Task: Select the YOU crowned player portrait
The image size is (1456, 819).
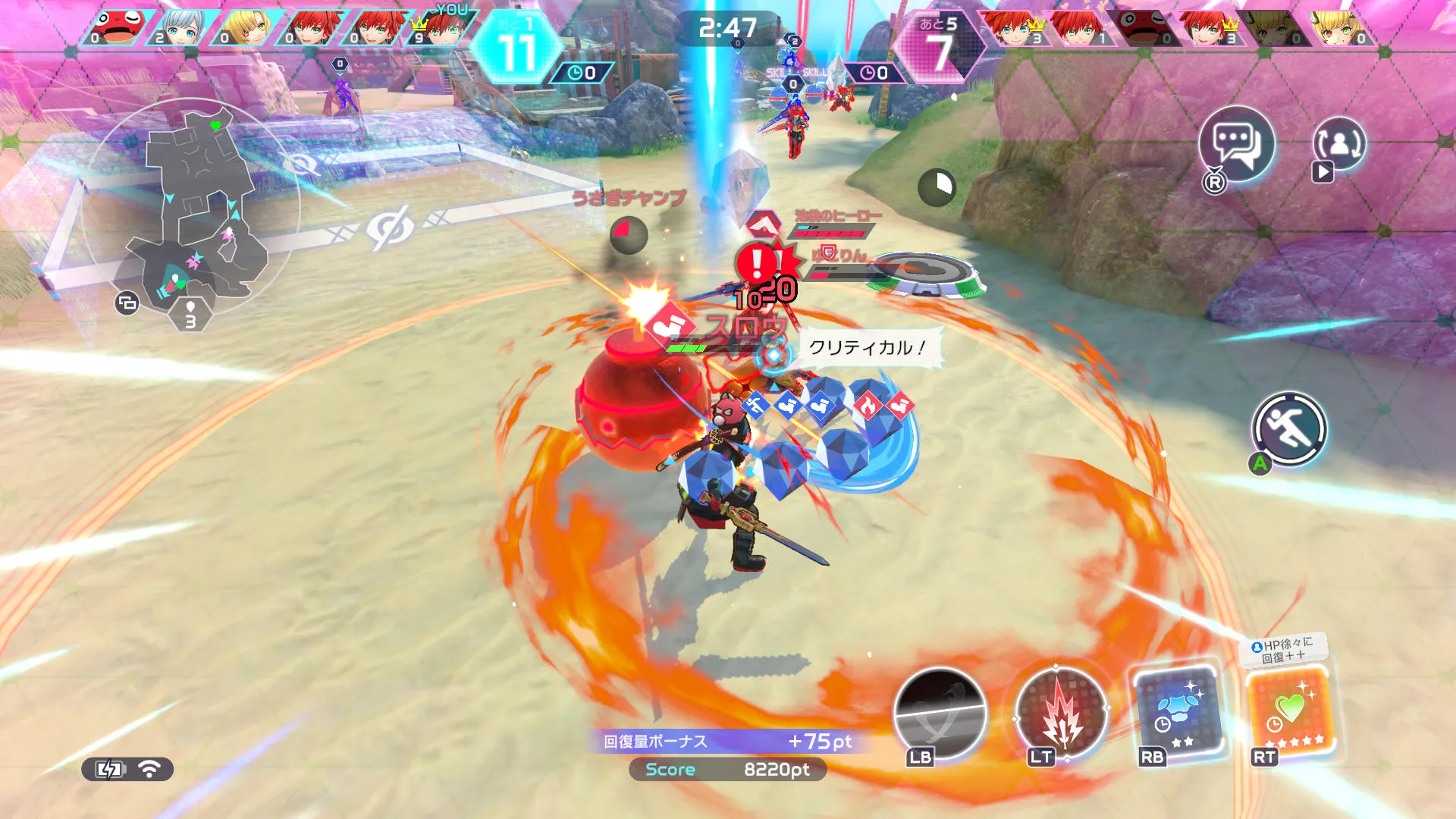Action: [441, 29]
